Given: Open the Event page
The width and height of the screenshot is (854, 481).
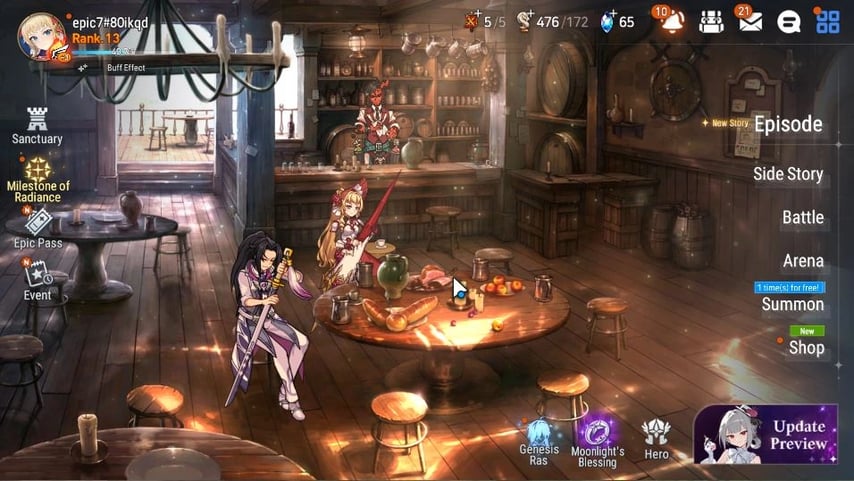Looking at the screenshot, I should point(38,280).
